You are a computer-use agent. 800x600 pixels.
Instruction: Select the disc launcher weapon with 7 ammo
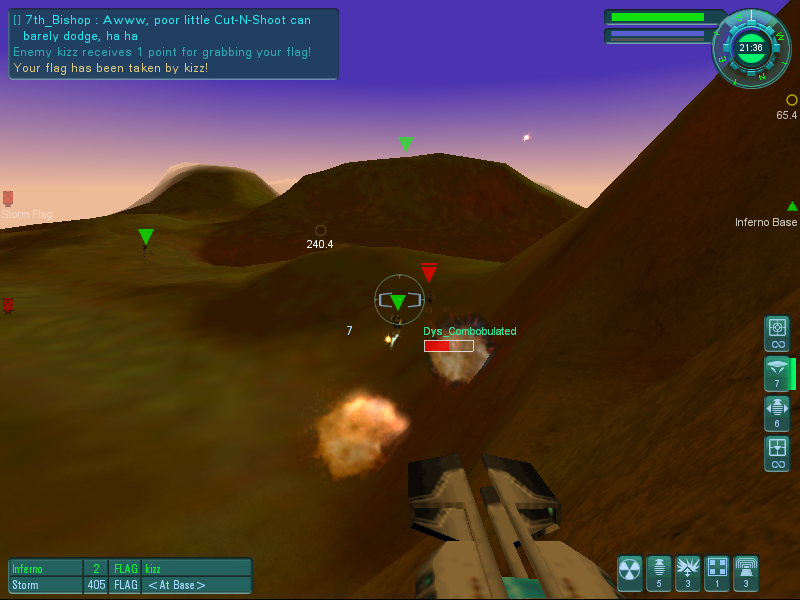coord(777,373)
